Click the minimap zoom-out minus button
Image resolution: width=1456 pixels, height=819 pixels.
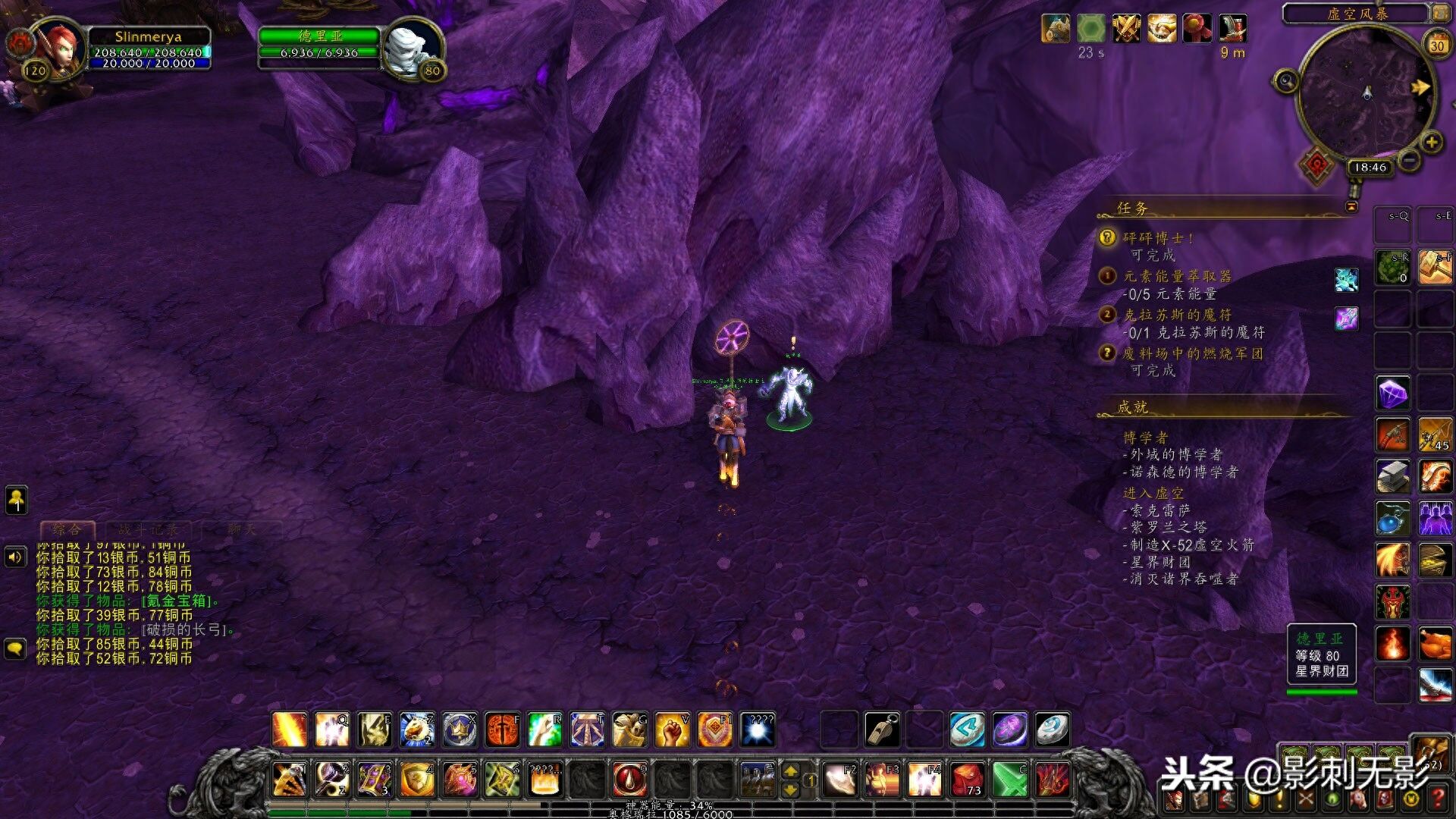1409,160
